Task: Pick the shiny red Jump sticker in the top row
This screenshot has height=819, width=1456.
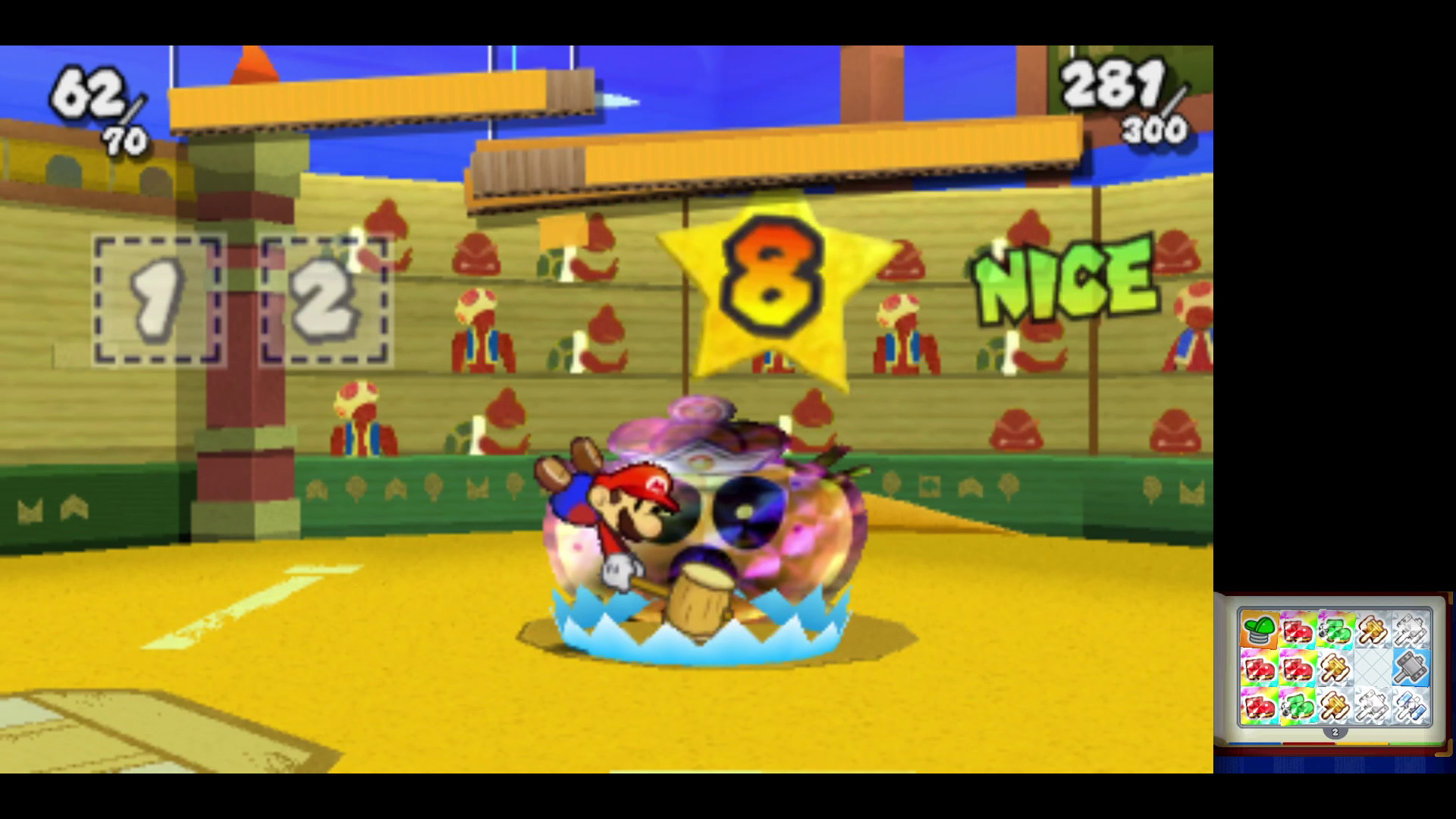Action: (x=1298, y=631)
